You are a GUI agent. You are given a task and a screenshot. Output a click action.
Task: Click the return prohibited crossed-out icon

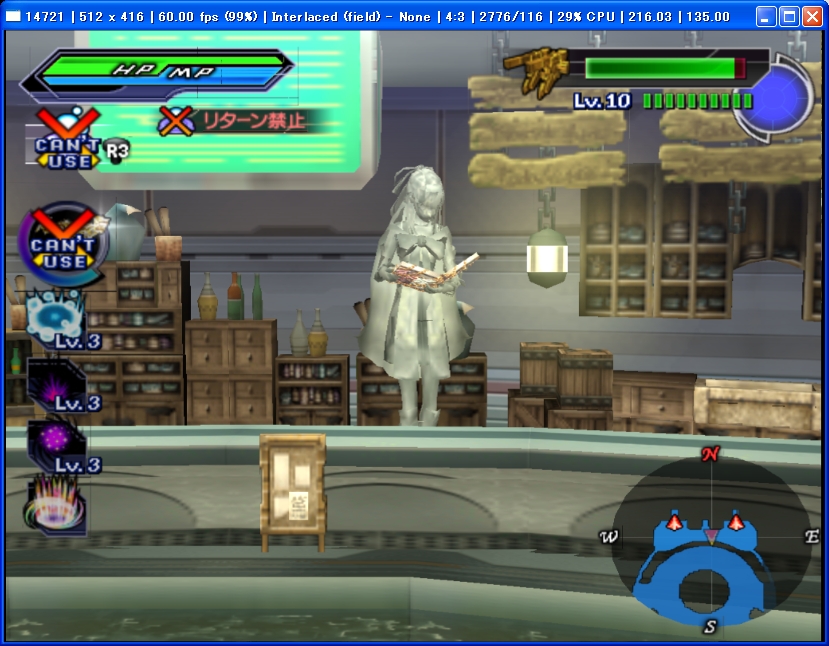177,121
